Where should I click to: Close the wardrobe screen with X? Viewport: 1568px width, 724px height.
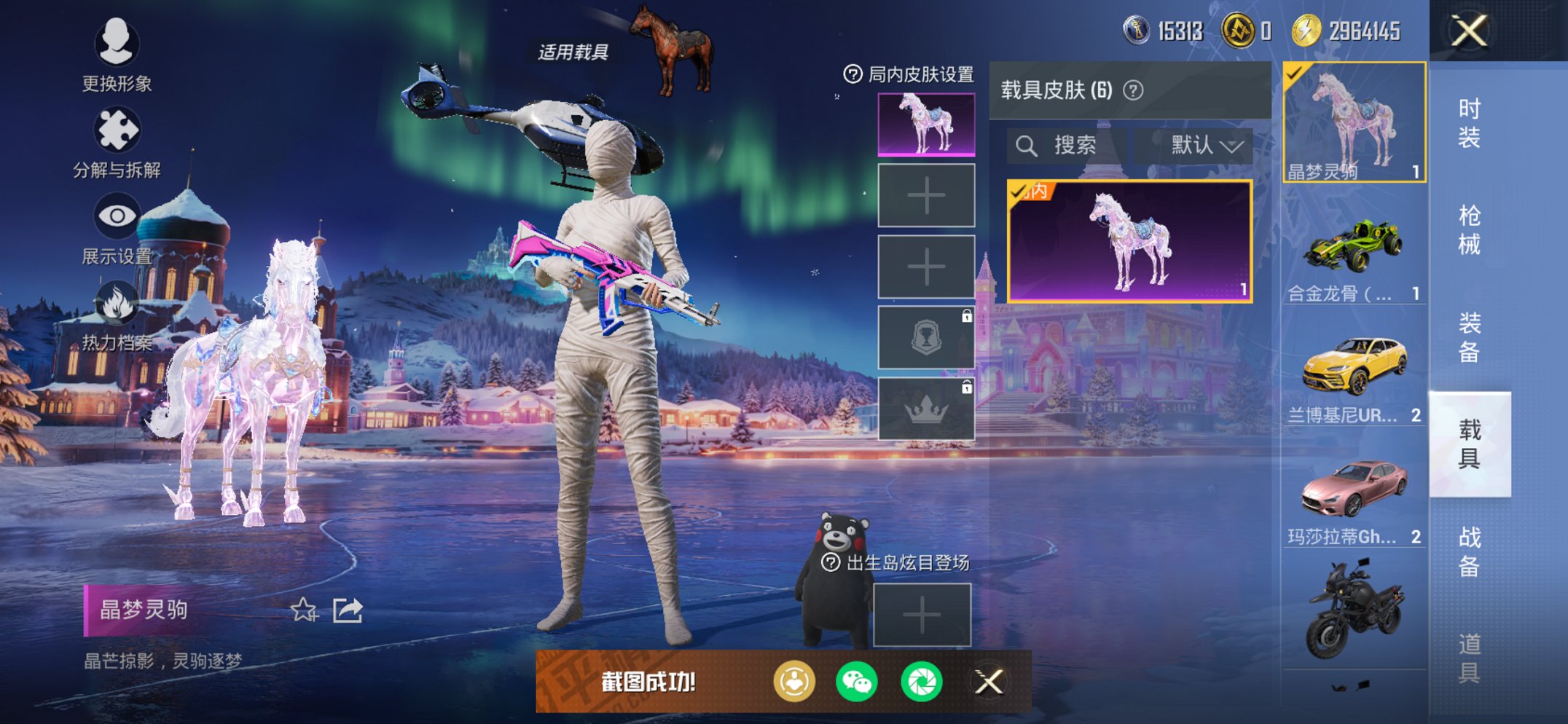[x=1469, y=31]
